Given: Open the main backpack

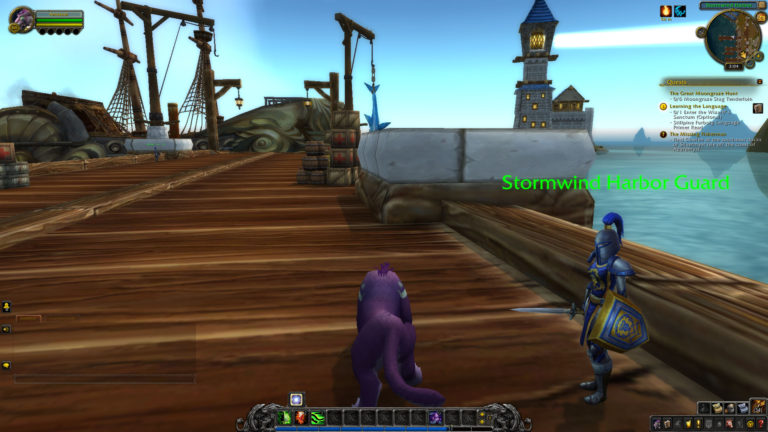Looking at the screenshot, I should pos(757,407).
